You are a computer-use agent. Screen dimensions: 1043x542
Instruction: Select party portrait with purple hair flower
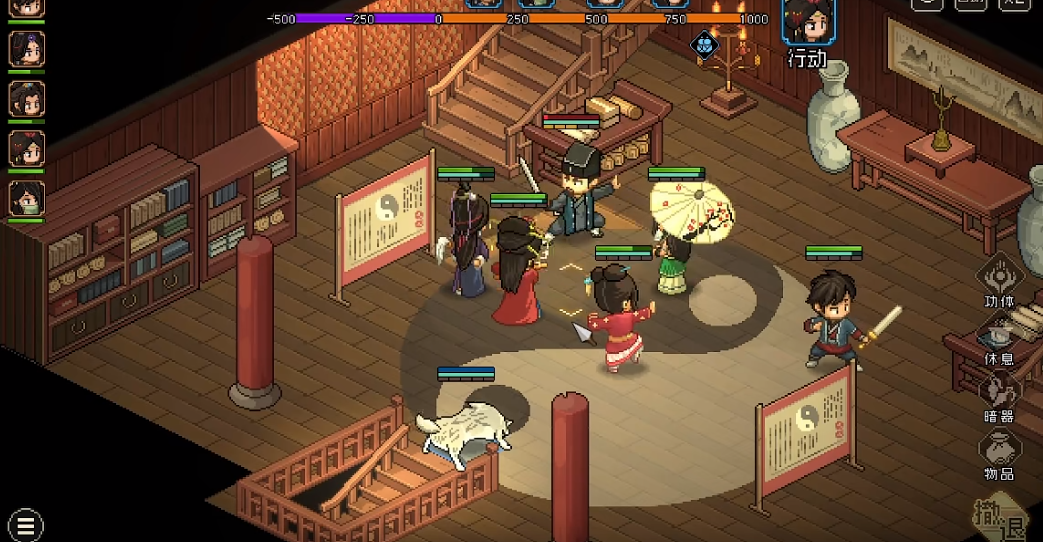tap(26, 48)
